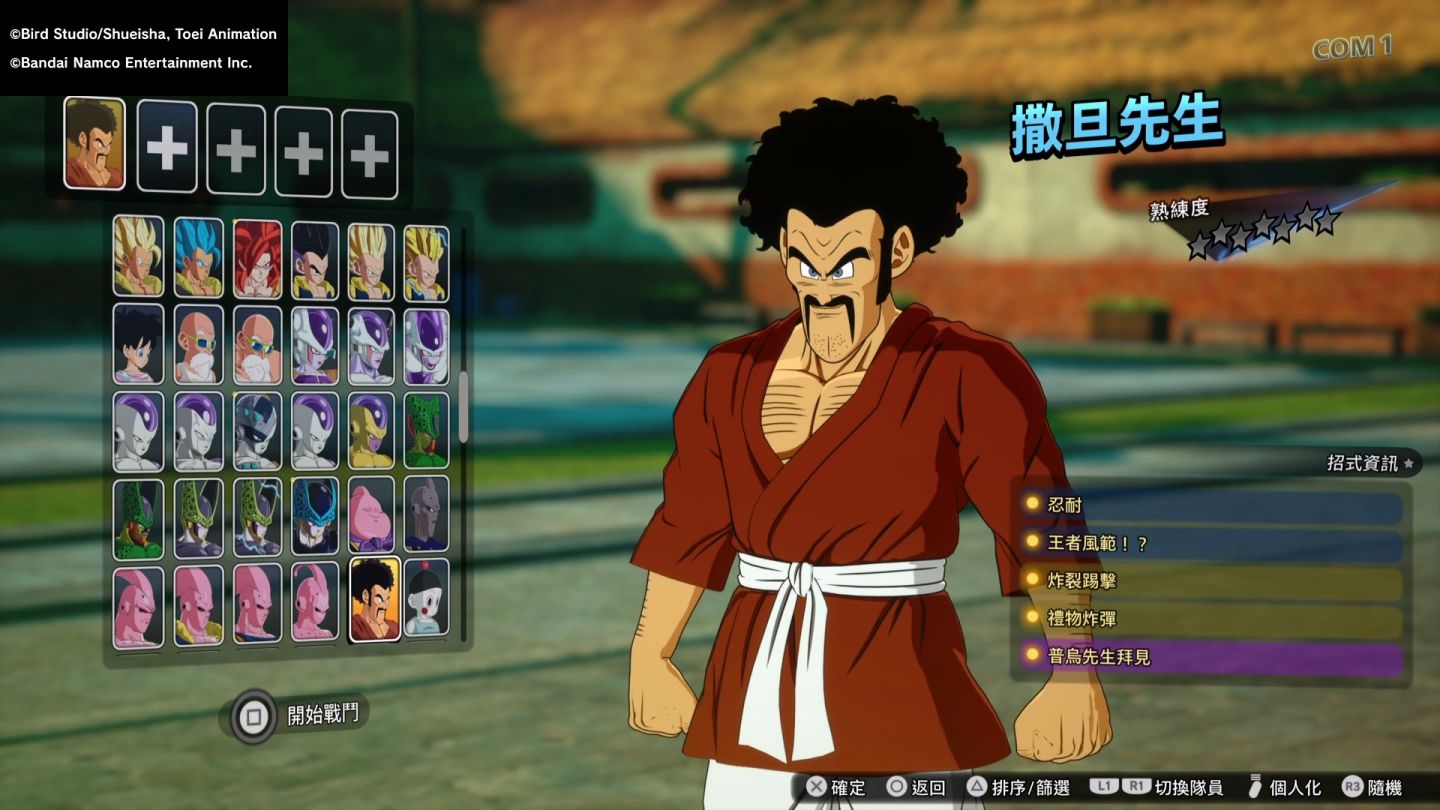The image size is (1440, 810).
Task: Click the highlighted Mr. Satan tile in the grid
Action: coord(375,599)
